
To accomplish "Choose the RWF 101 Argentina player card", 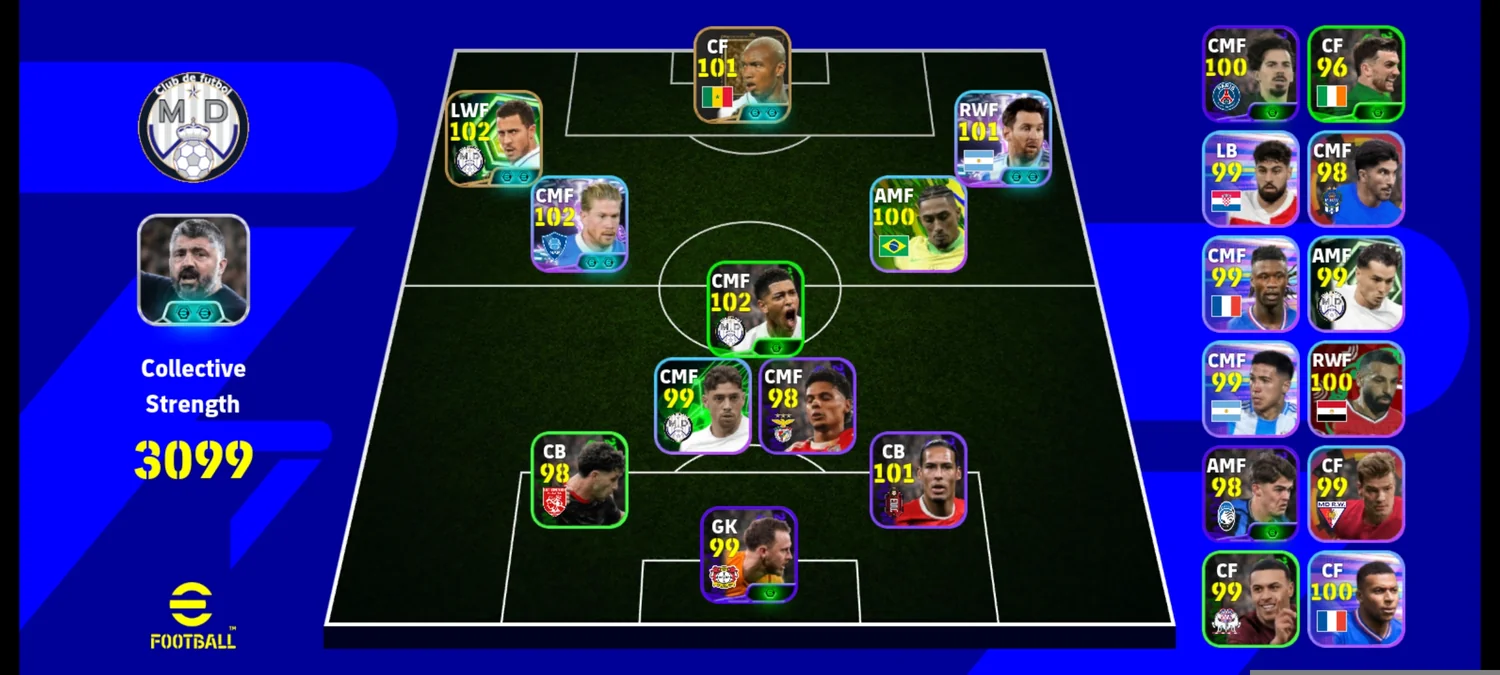I will pos(1003,138).
